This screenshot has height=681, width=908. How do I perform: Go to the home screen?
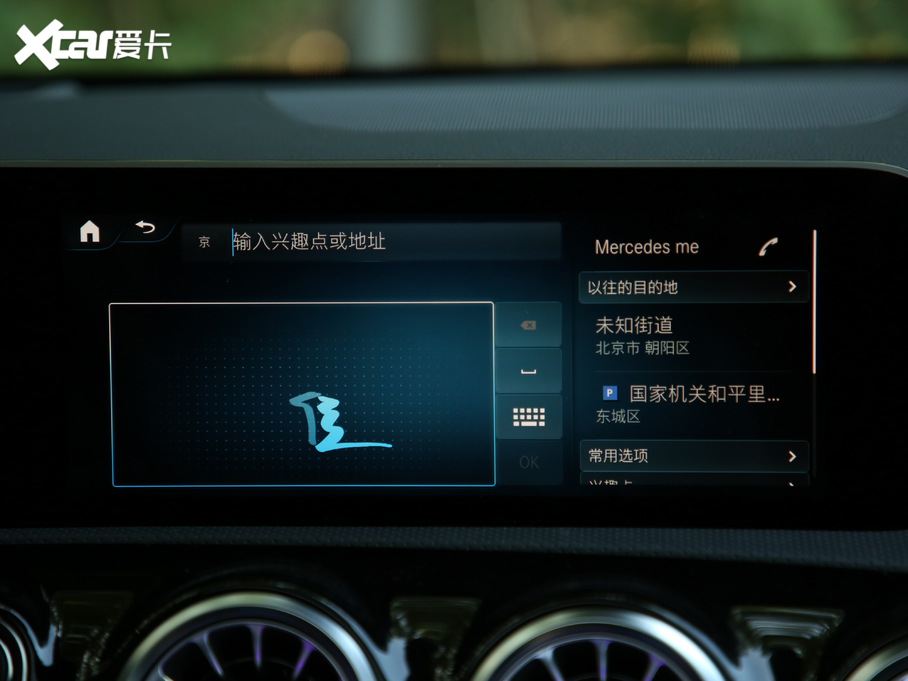pos(90,232)
